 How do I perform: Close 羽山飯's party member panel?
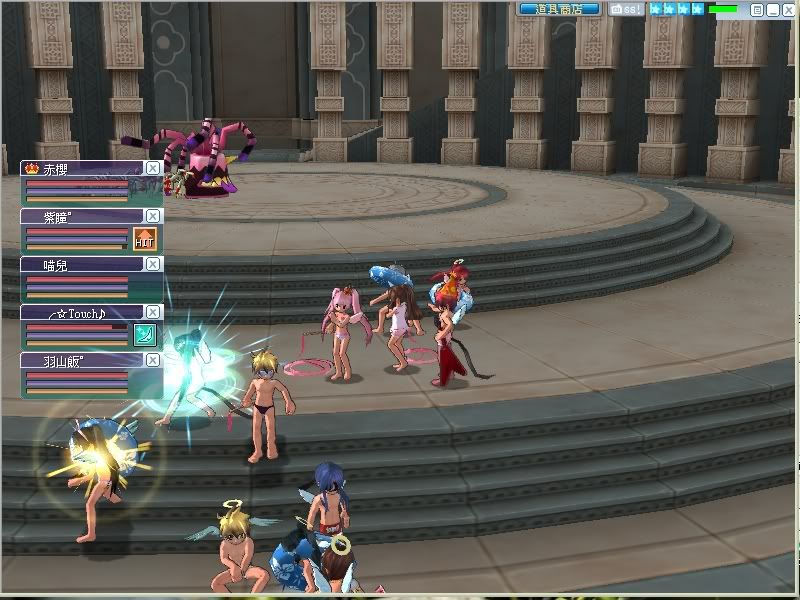(152, 360)
